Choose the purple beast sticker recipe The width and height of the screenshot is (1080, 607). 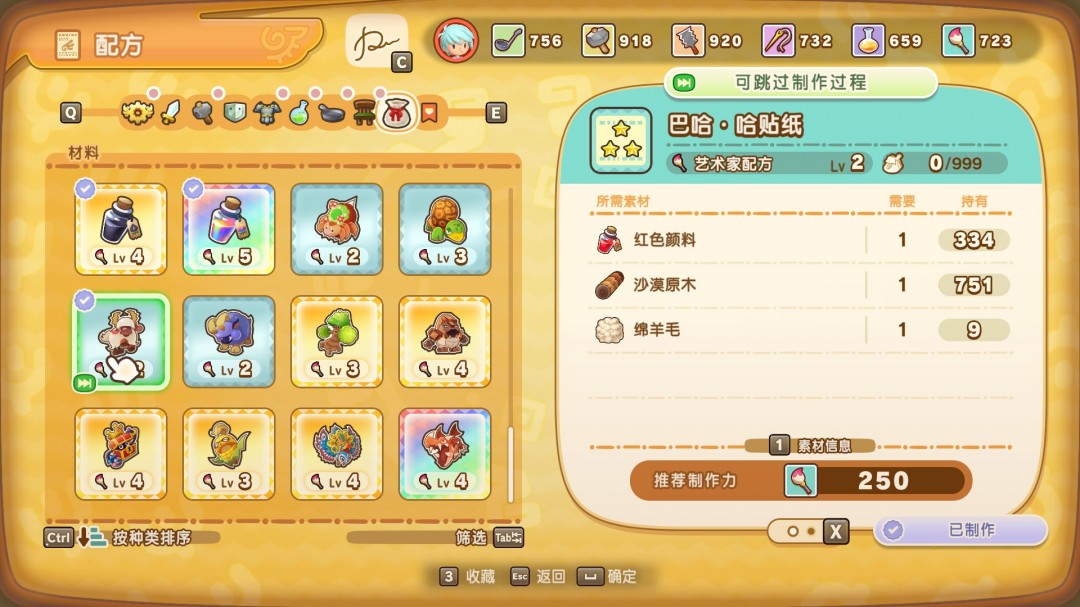tap(229, 341)
